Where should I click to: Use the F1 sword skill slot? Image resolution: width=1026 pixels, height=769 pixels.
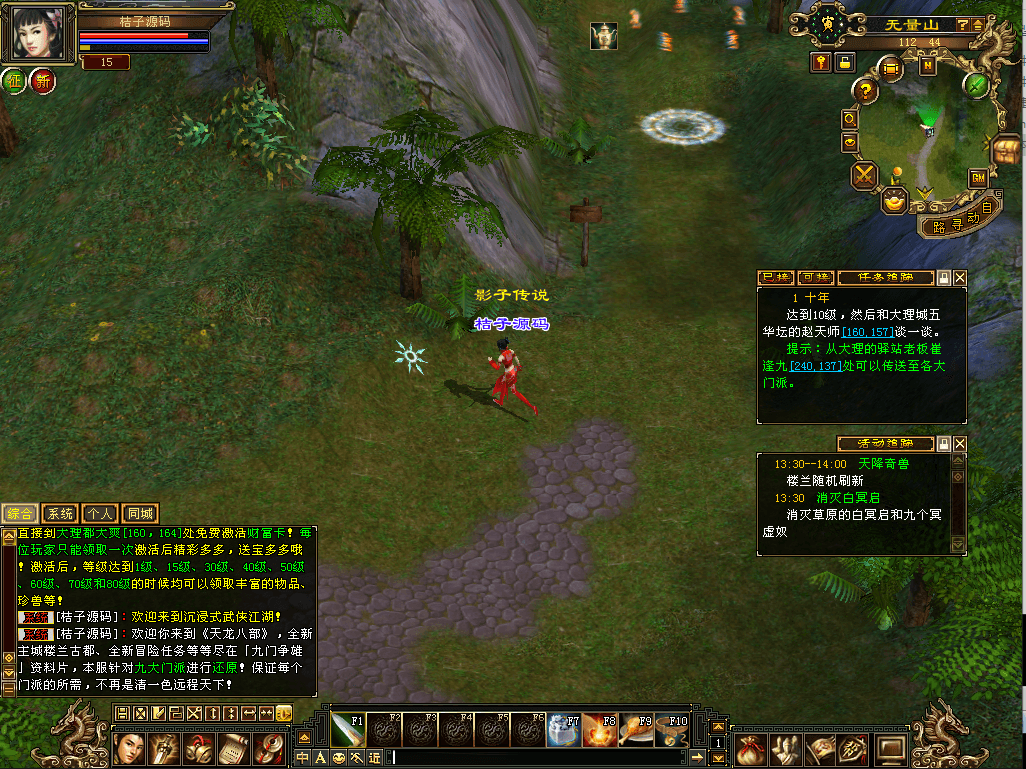347,730
